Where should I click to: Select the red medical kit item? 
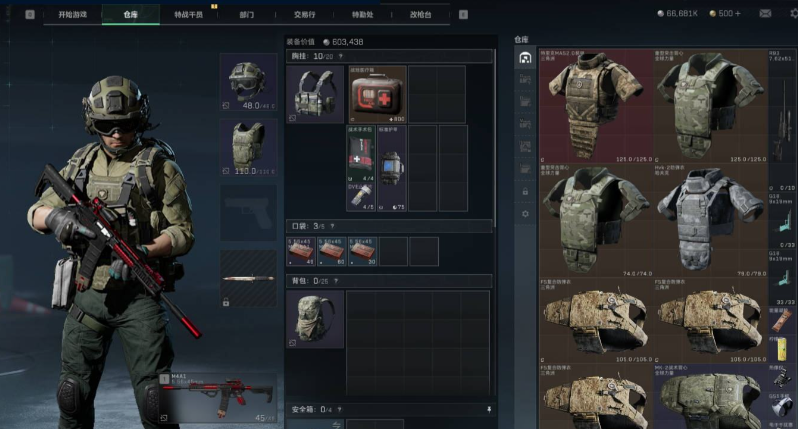tap(377, 94)
